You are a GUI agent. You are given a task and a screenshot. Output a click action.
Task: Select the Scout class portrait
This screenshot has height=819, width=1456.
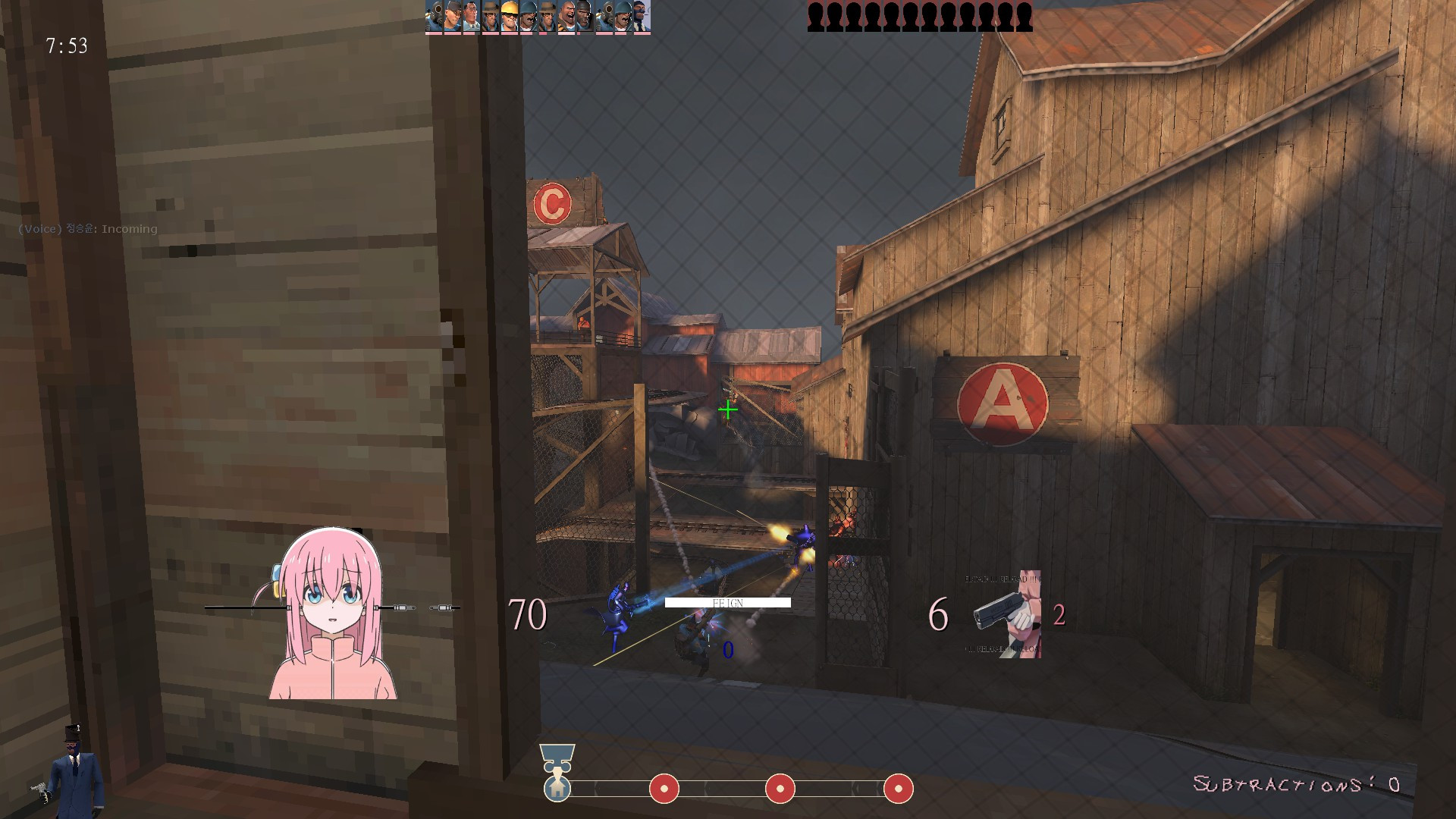[x=452, y=15]
